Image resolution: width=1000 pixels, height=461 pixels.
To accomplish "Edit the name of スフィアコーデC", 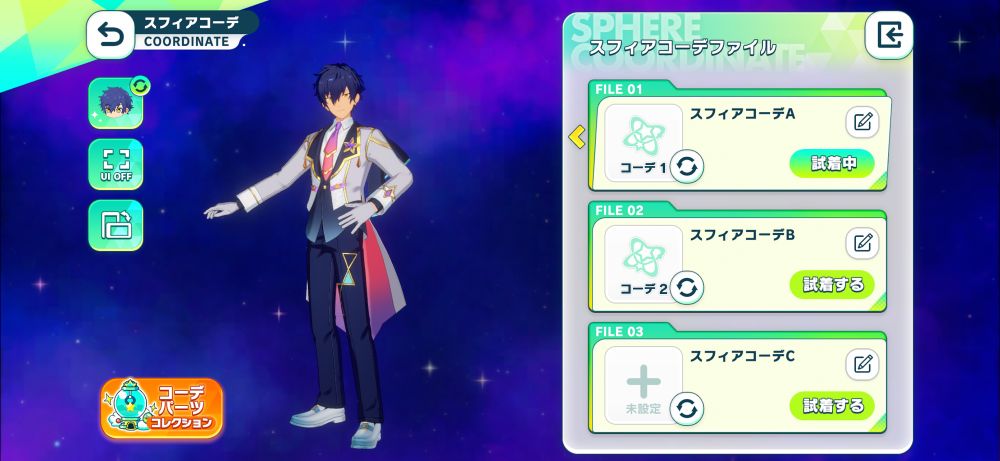I will click(x=862, y=364).
